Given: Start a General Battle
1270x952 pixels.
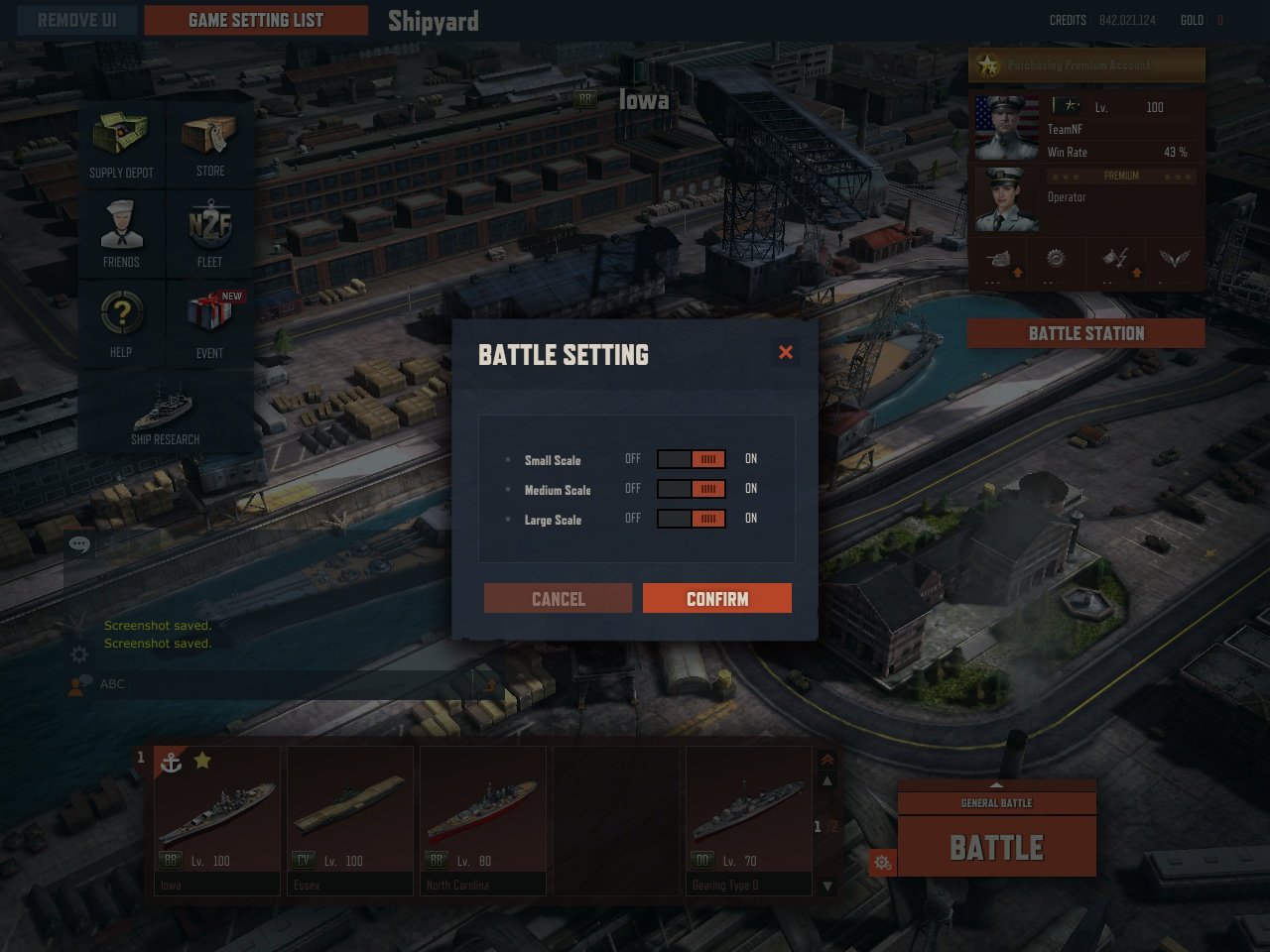Looking at the screenshot, I should (997, 846).
